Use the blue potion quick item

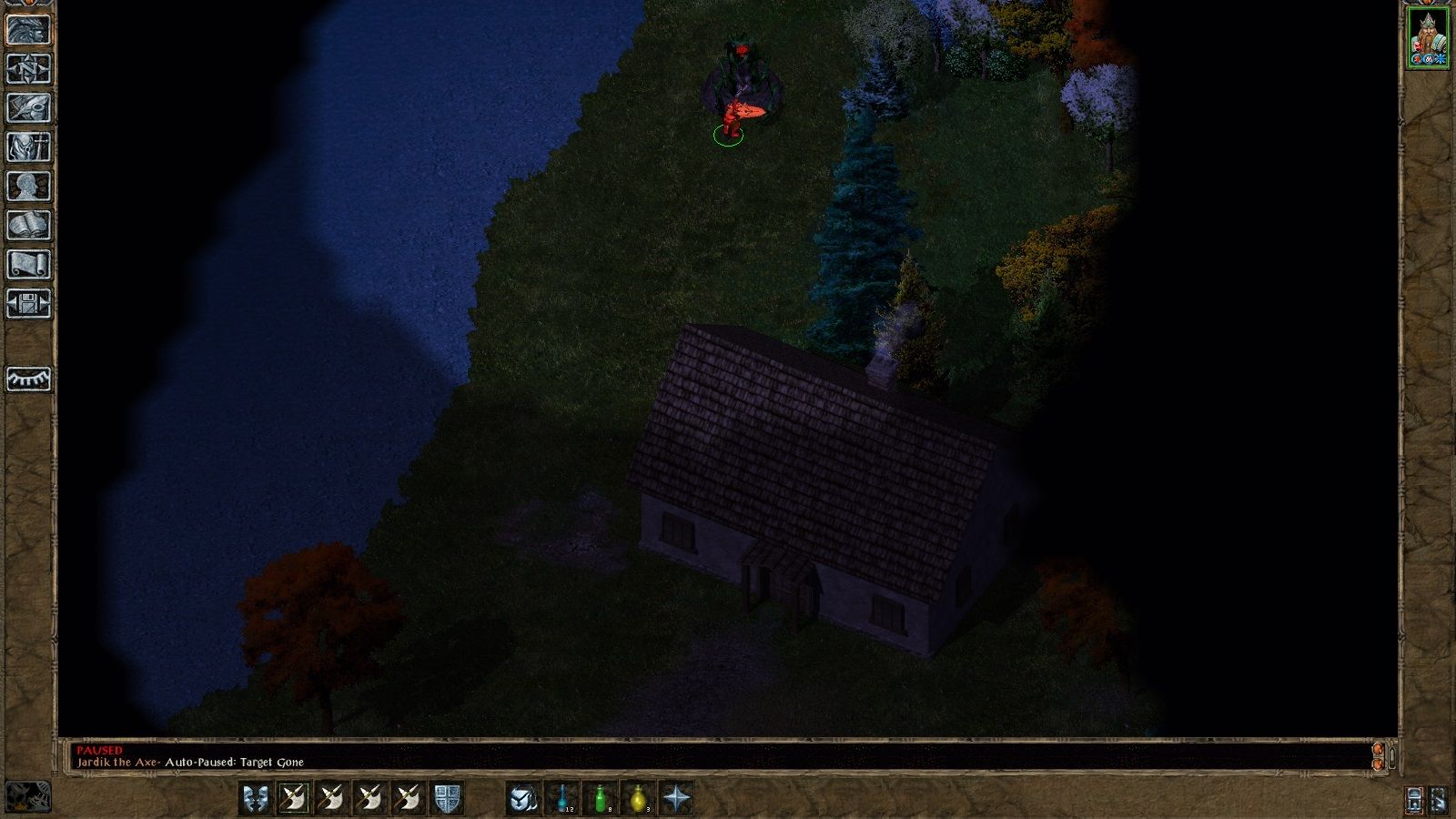[562, 798]
